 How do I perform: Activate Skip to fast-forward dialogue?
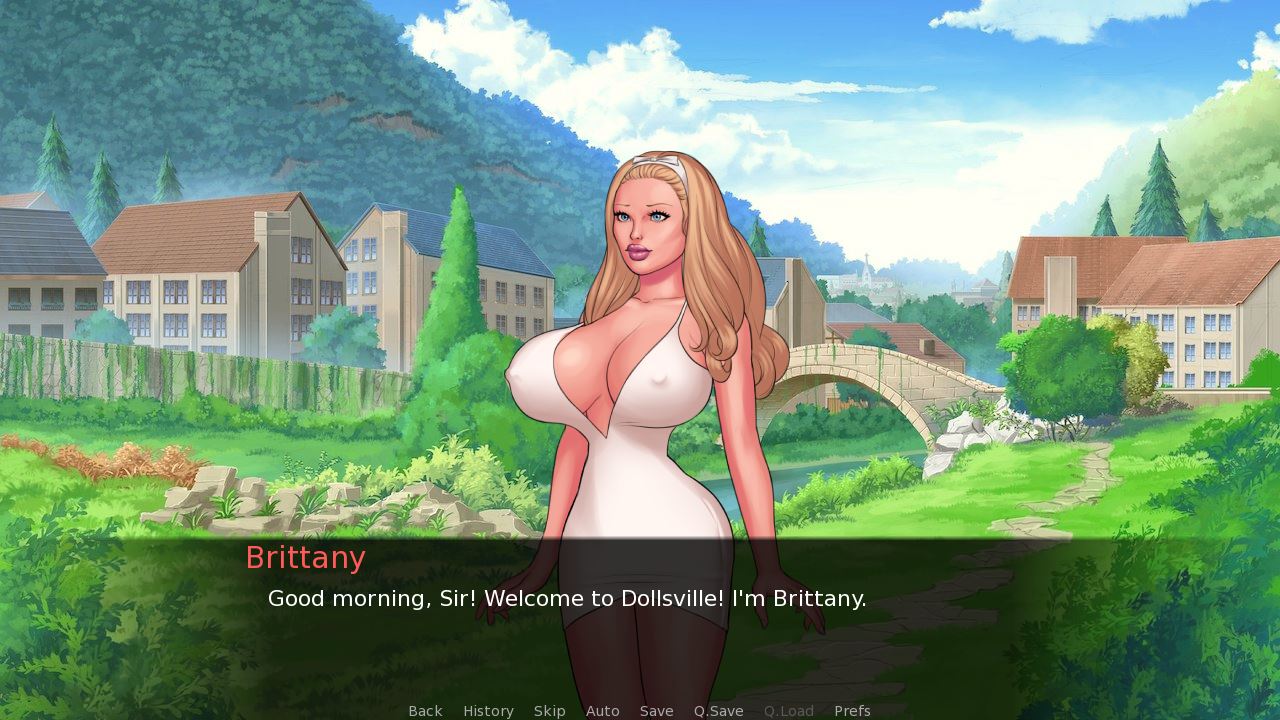(549, 711)
